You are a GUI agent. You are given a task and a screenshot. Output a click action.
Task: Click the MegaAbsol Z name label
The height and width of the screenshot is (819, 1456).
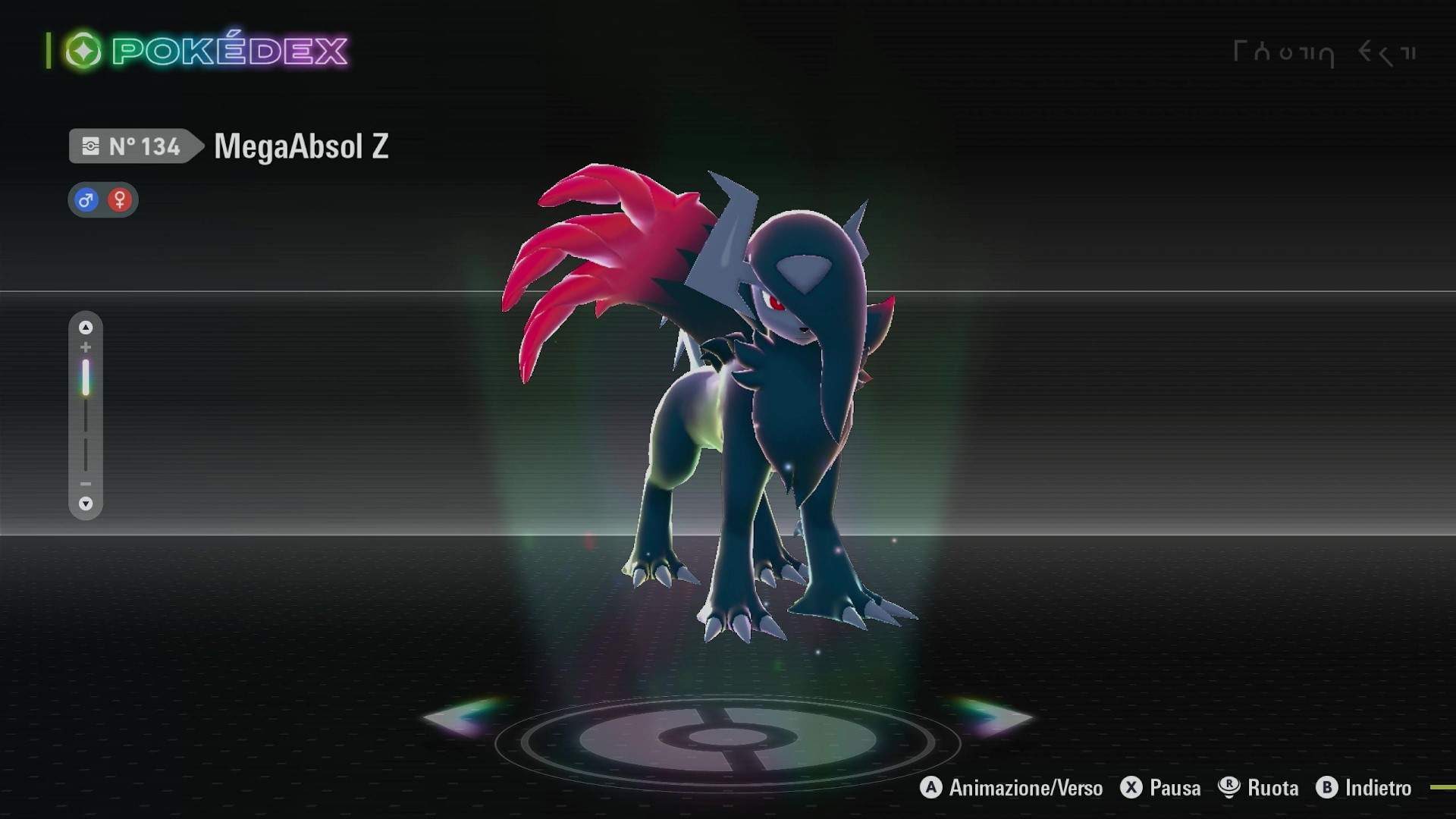pyautogui.click(x=300, y=146)
